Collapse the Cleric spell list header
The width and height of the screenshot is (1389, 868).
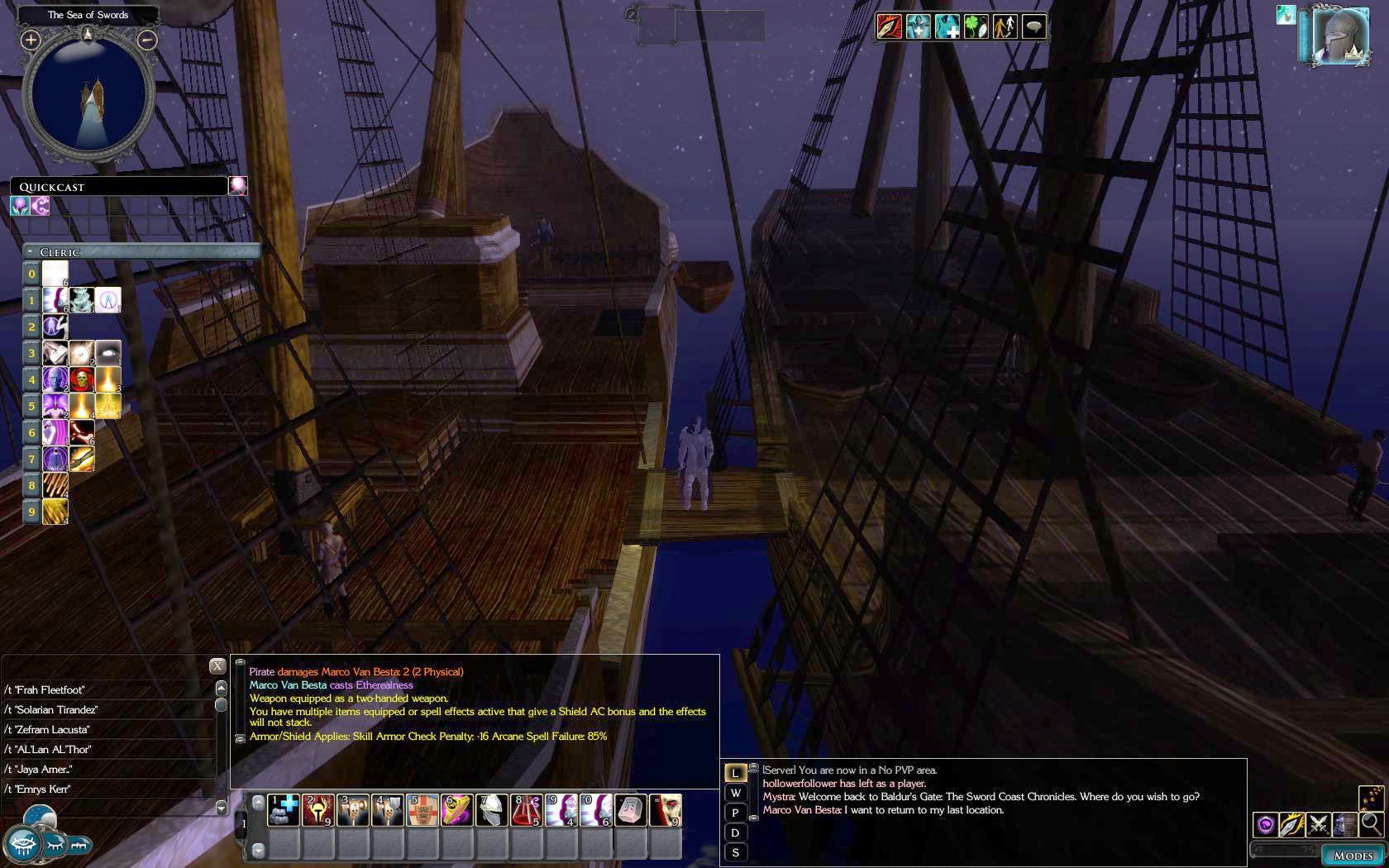[x=31, y=251]
